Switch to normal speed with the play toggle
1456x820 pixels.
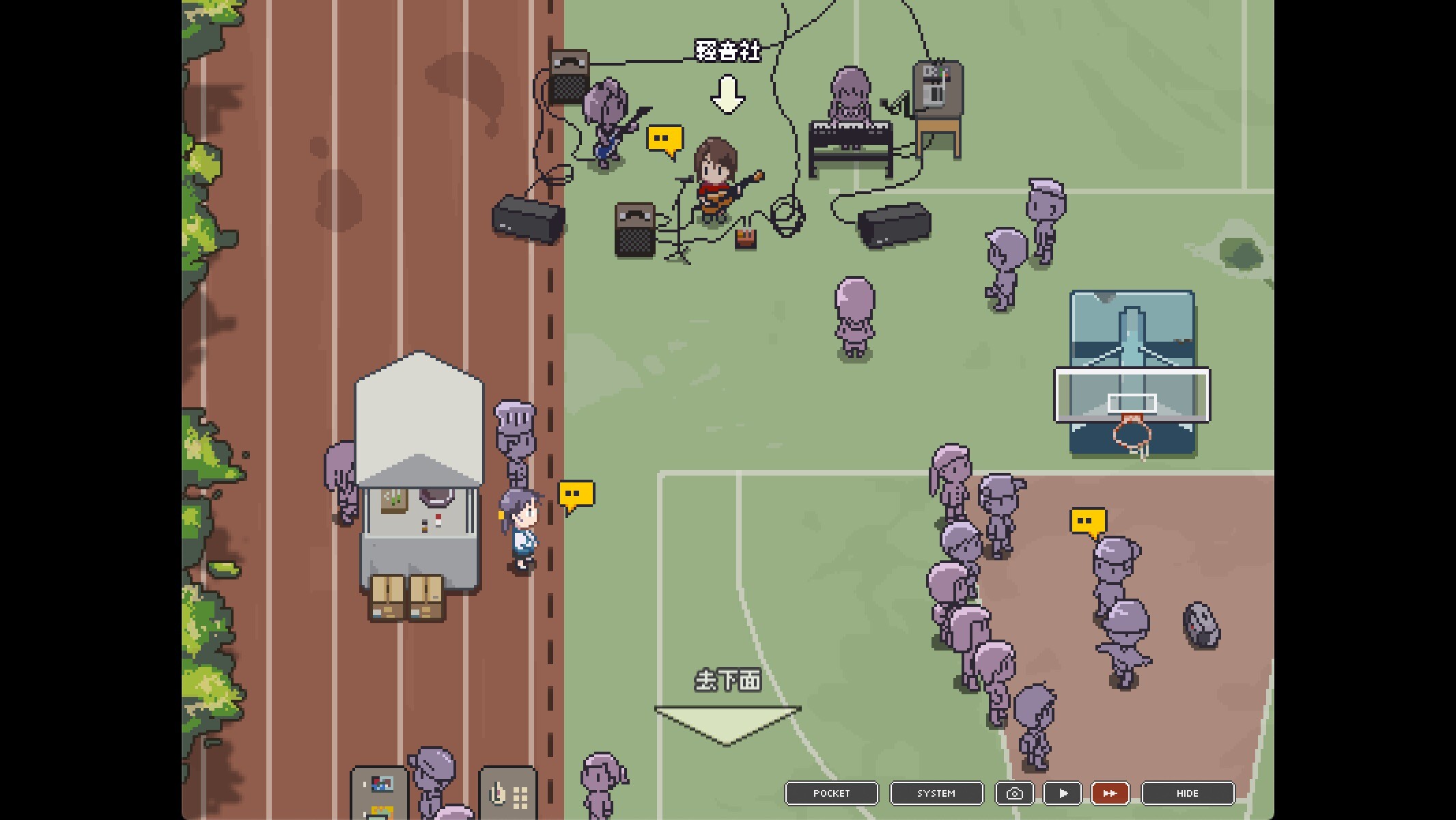[1063, 793]
